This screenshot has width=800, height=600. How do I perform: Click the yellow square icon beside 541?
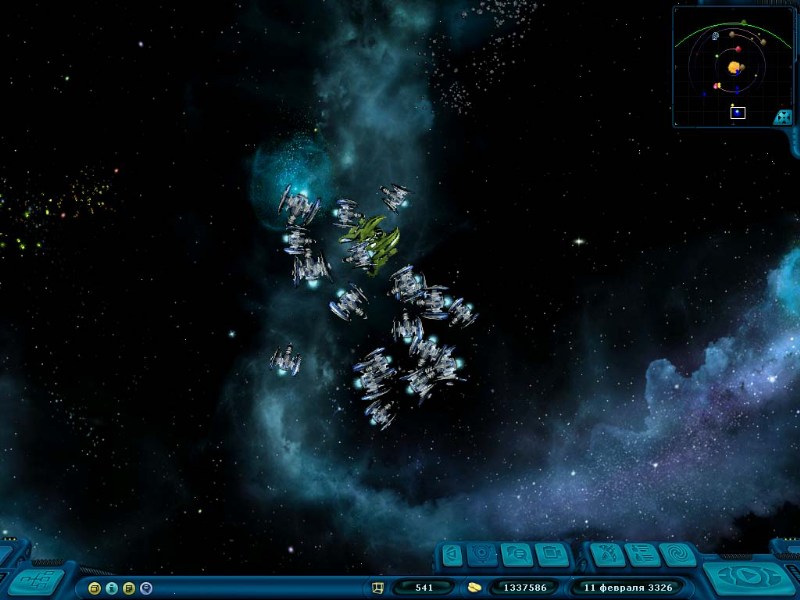click(x=378, y=588)
